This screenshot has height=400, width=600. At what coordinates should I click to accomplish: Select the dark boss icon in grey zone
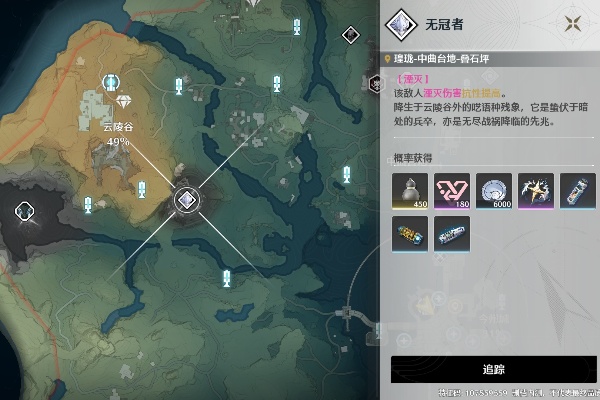coord(27,210)
